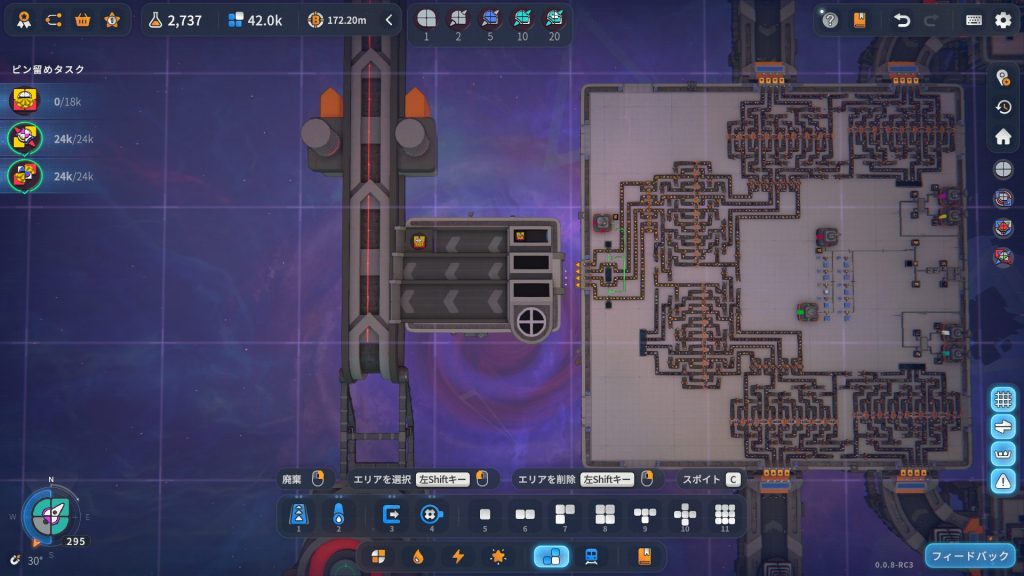1024x576 pixels.
Task: Open the shop basket icon
Action: (83, 19)
